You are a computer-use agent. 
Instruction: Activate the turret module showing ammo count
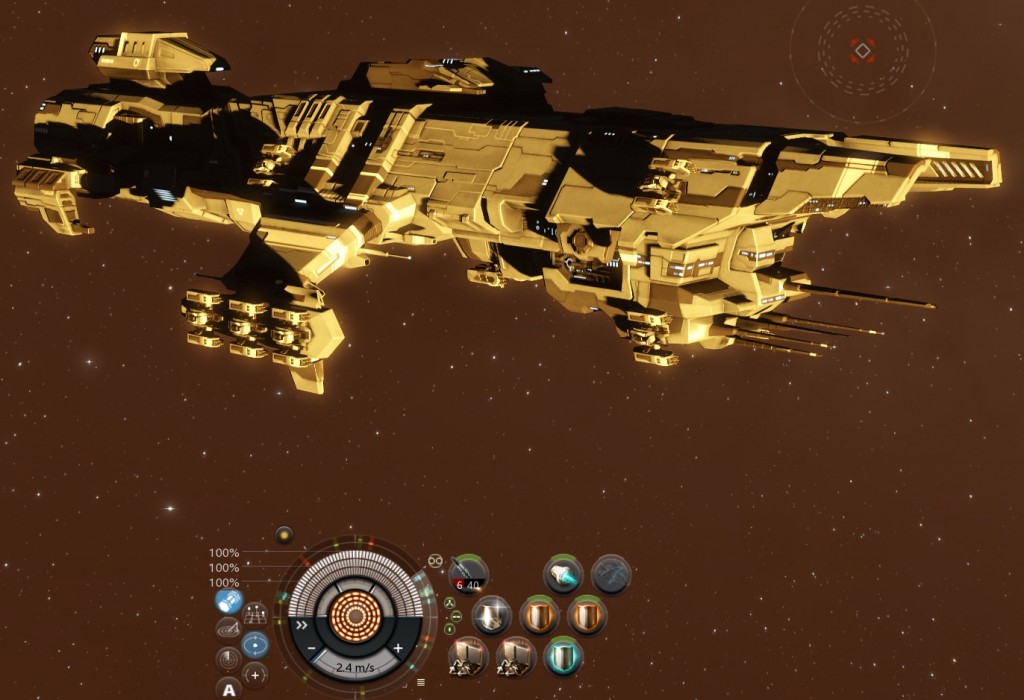click(467, 573)
